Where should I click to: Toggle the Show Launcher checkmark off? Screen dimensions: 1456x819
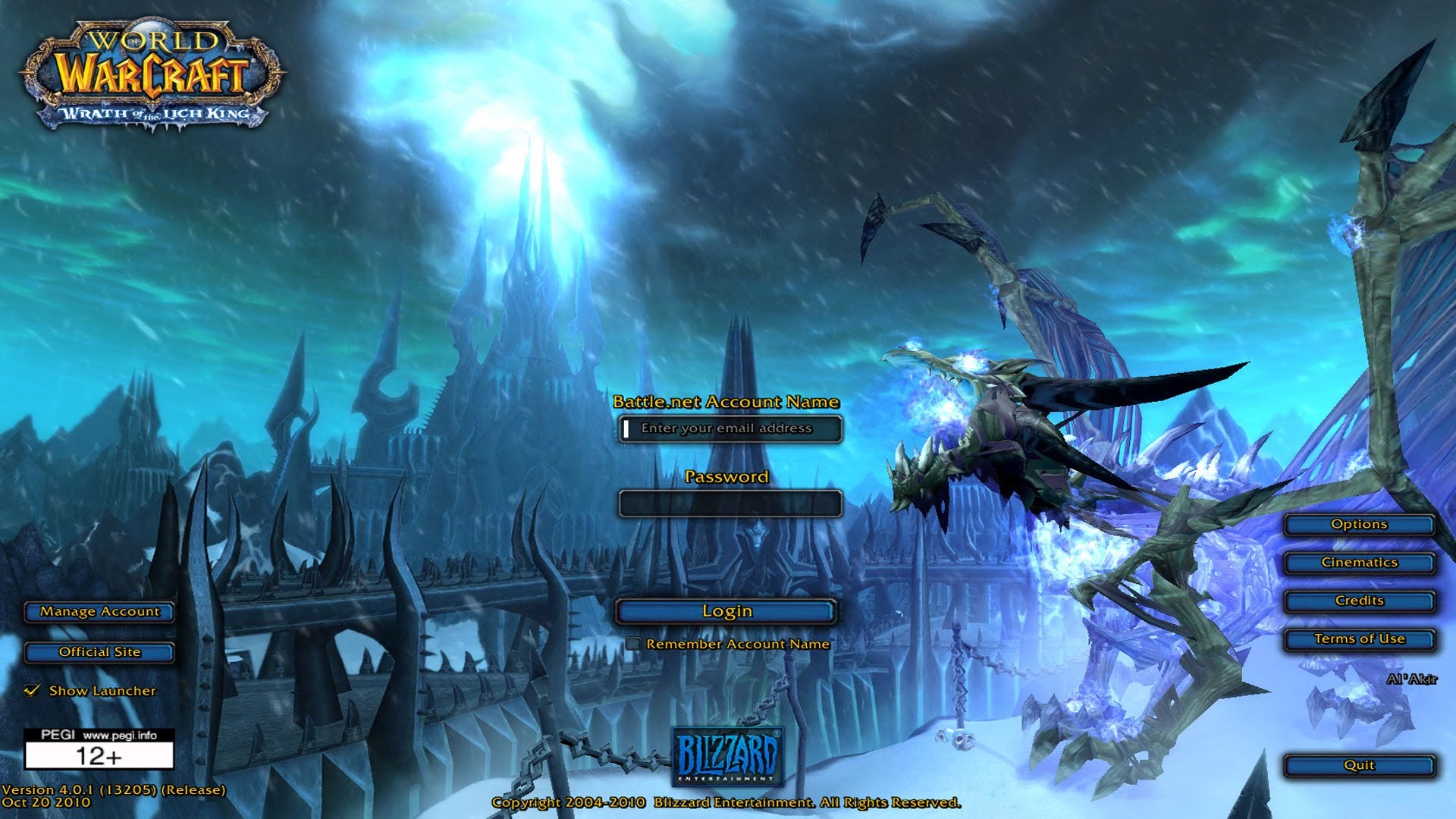32,690
